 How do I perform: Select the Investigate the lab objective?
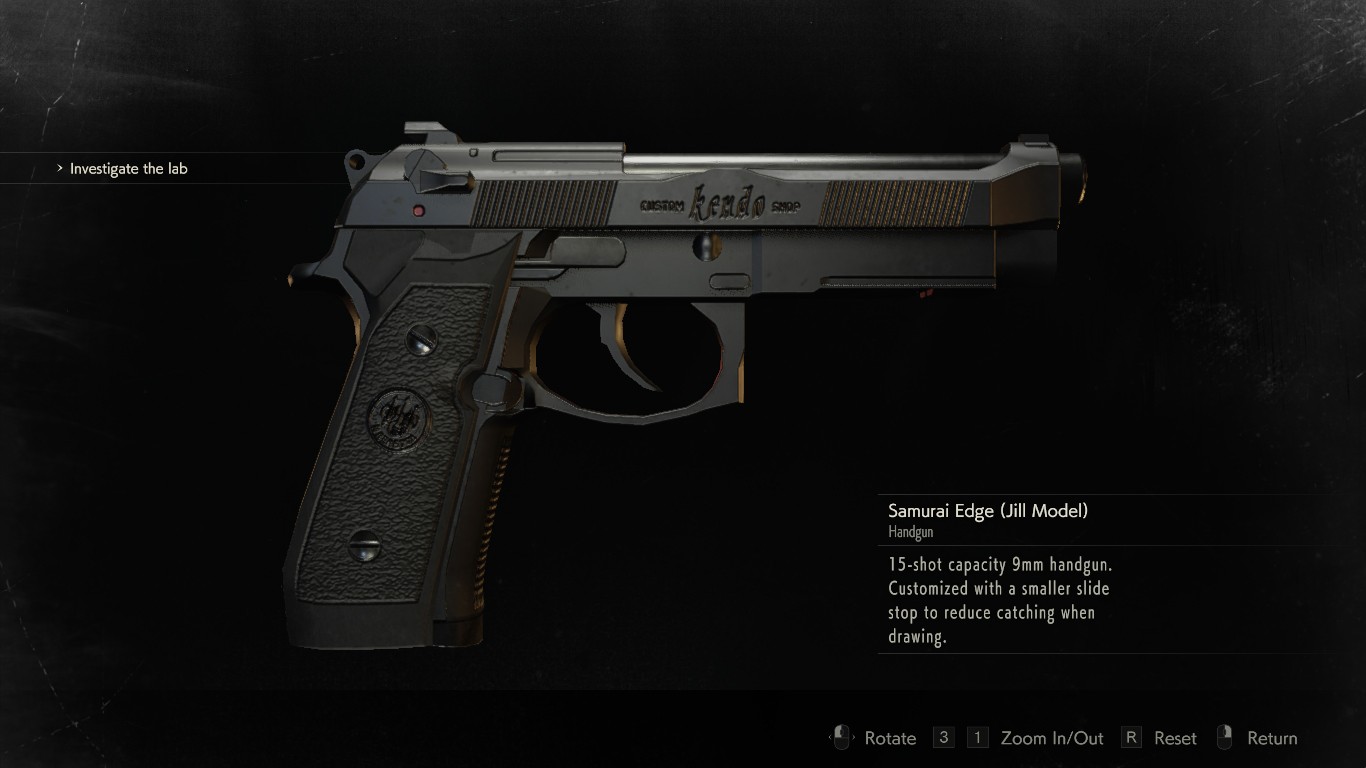[128, 169]
